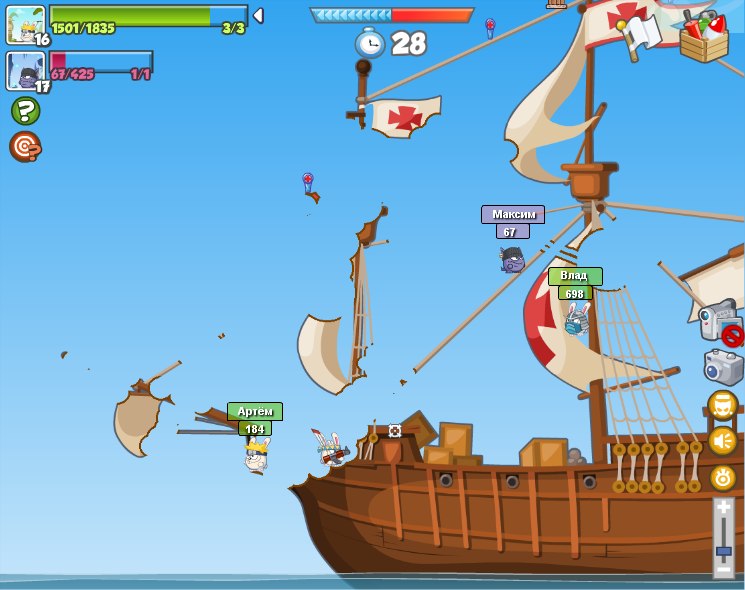The image size is (745, 590).
Task: Click the round sun-shaped button
Action: click(x=722, y=478)
